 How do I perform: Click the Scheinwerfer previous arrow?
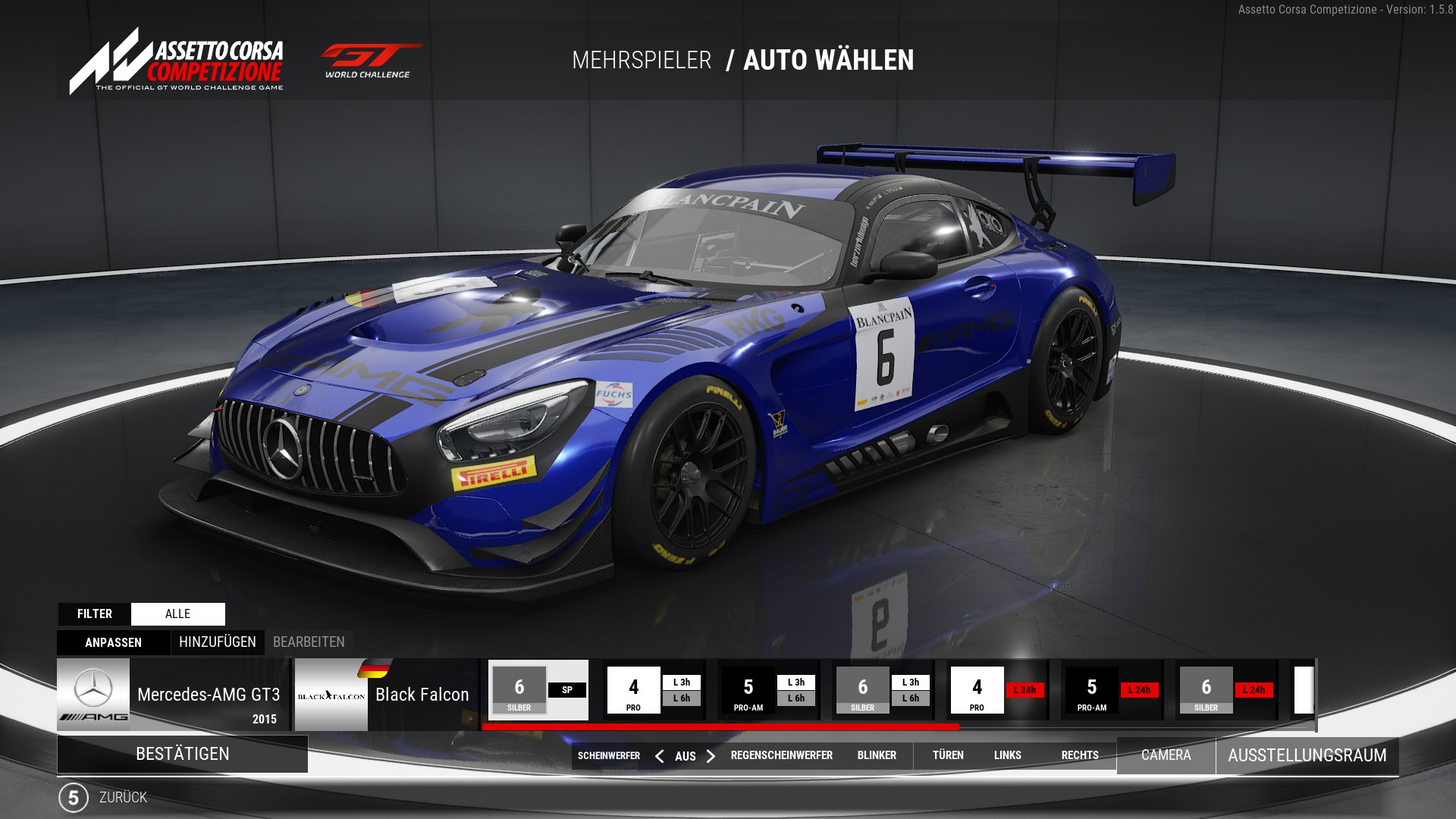tap(659, 756)
